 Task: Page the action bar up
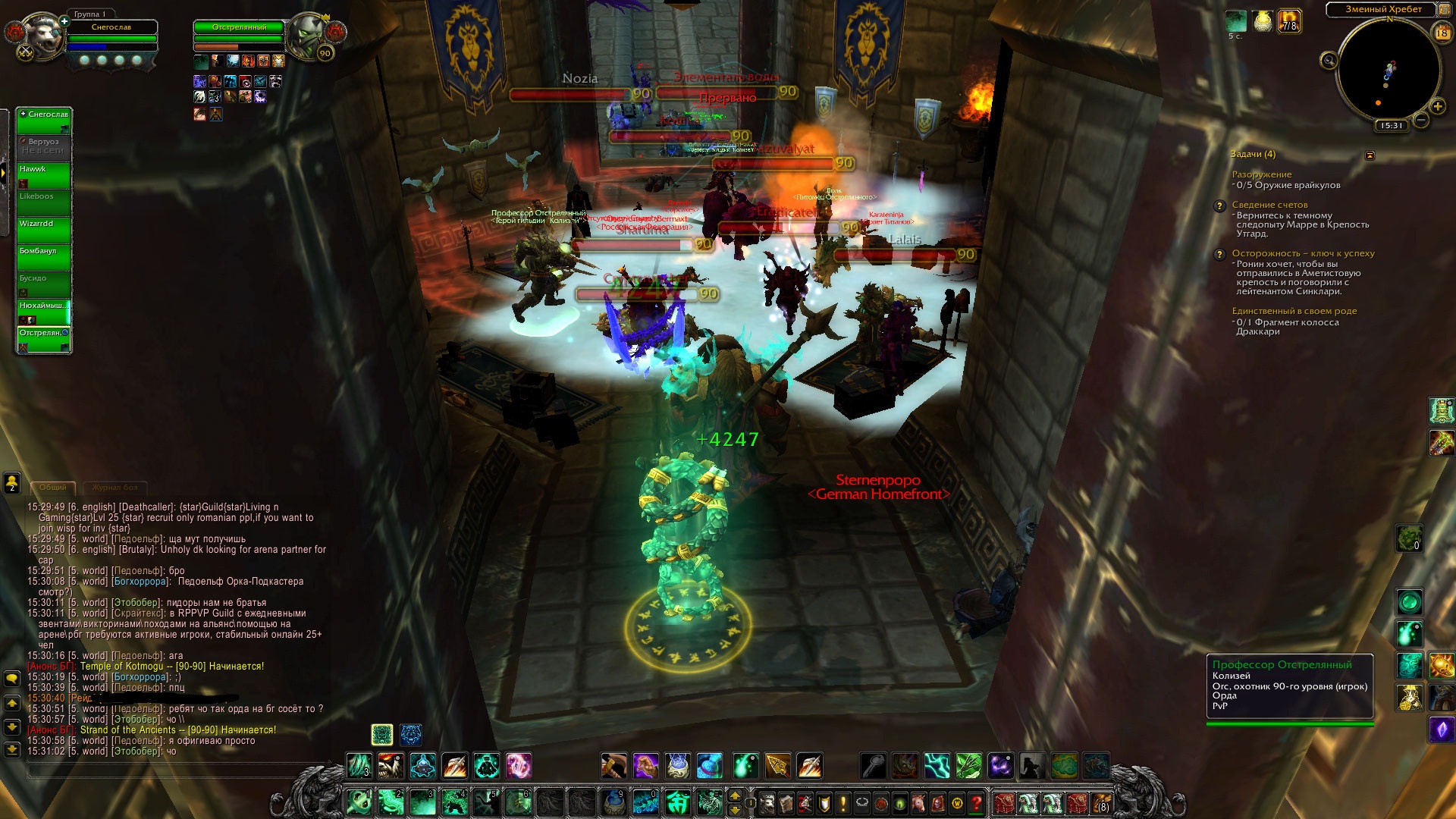pos(734,795)
